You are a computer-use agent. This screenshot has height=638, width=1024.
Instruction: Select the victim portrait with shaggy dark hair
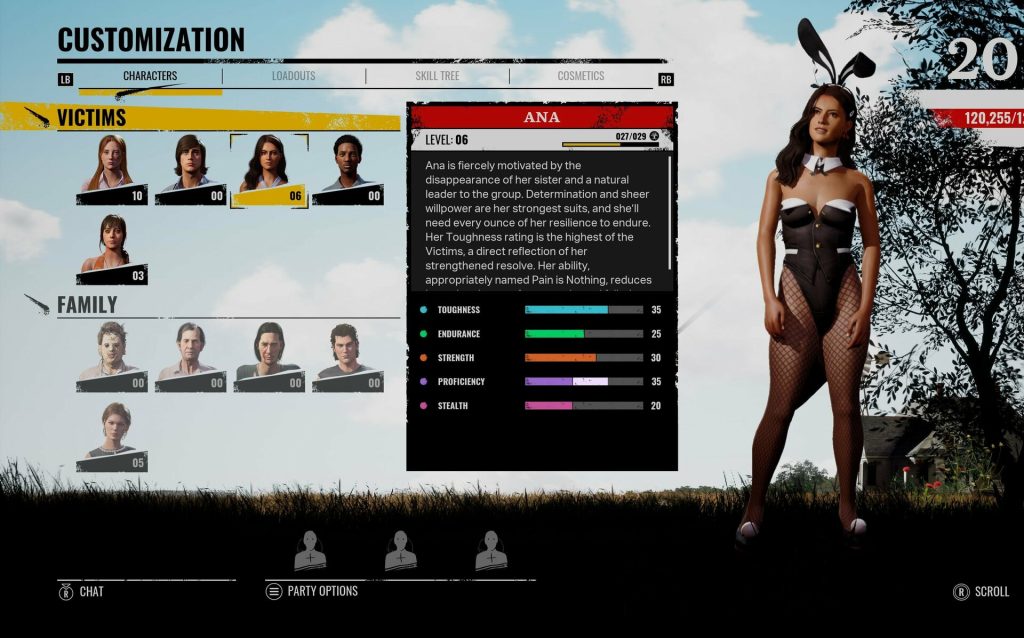click(190, 169)
